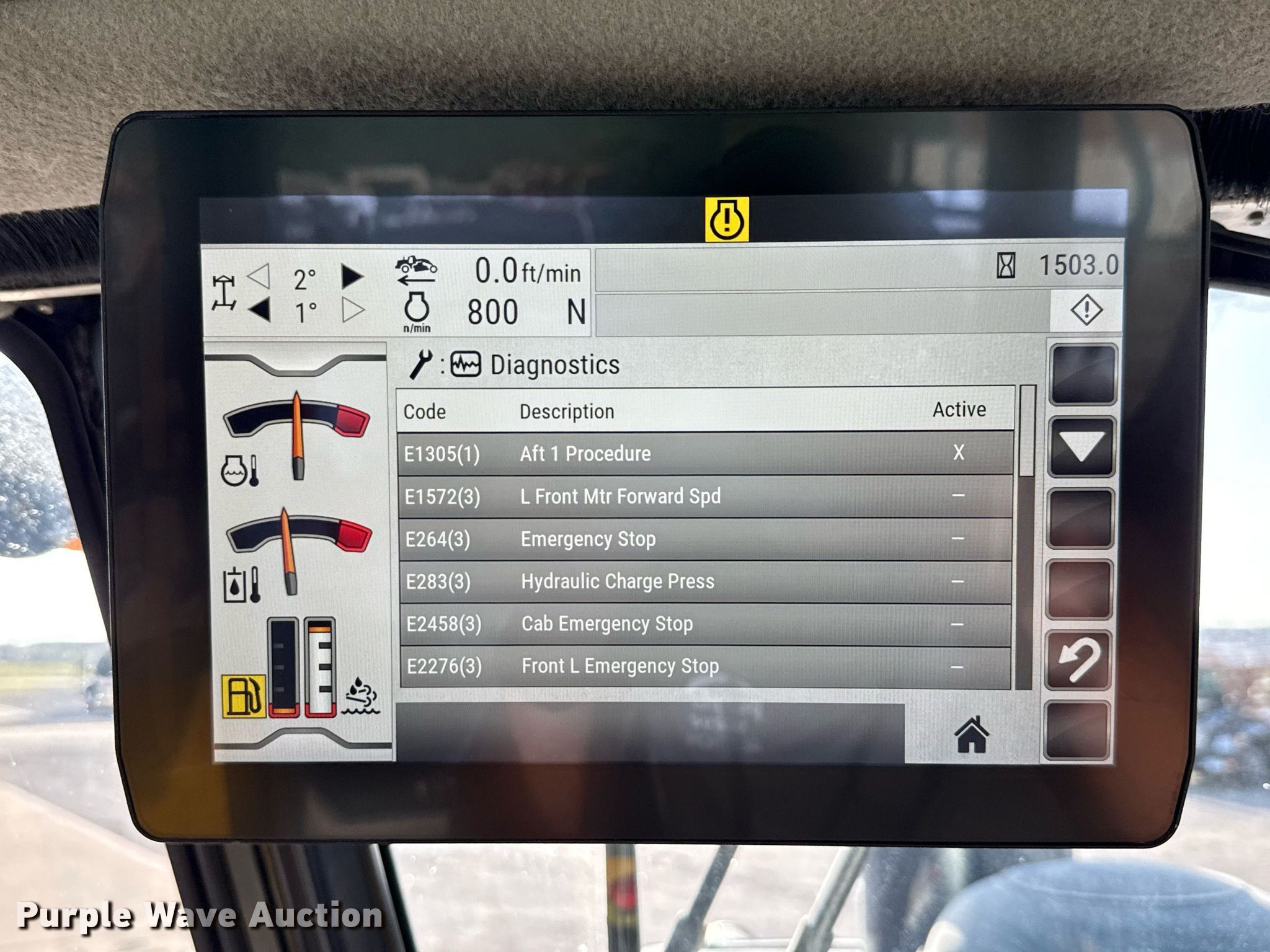Tap the down arrow to page codes
The width and height of the screenshot is (1270, 952).
click(x=1081, y=446)
